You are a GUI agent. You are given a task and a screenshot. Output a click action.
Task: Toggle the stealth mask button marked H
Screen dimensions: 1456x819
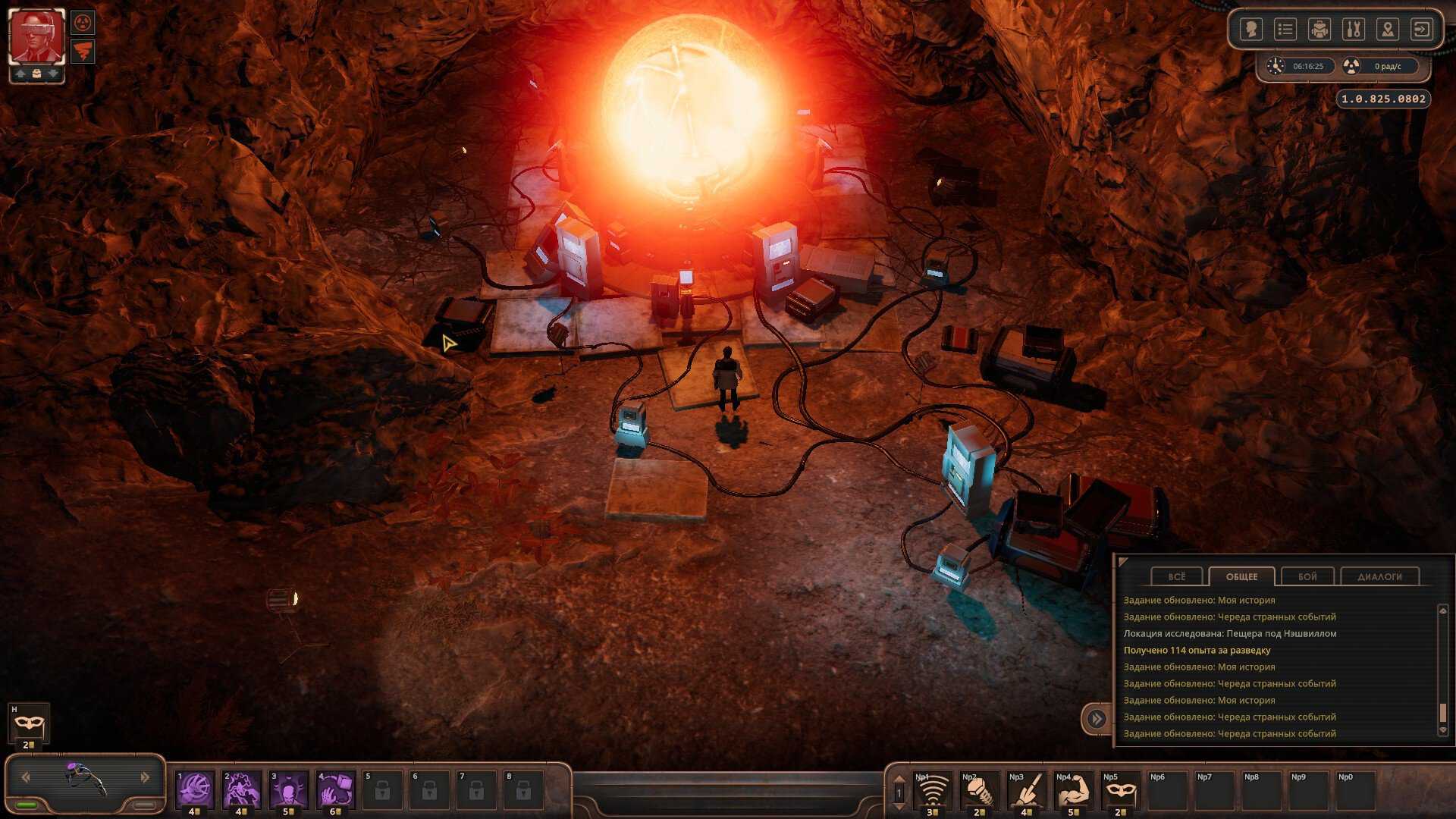[29, 724]
